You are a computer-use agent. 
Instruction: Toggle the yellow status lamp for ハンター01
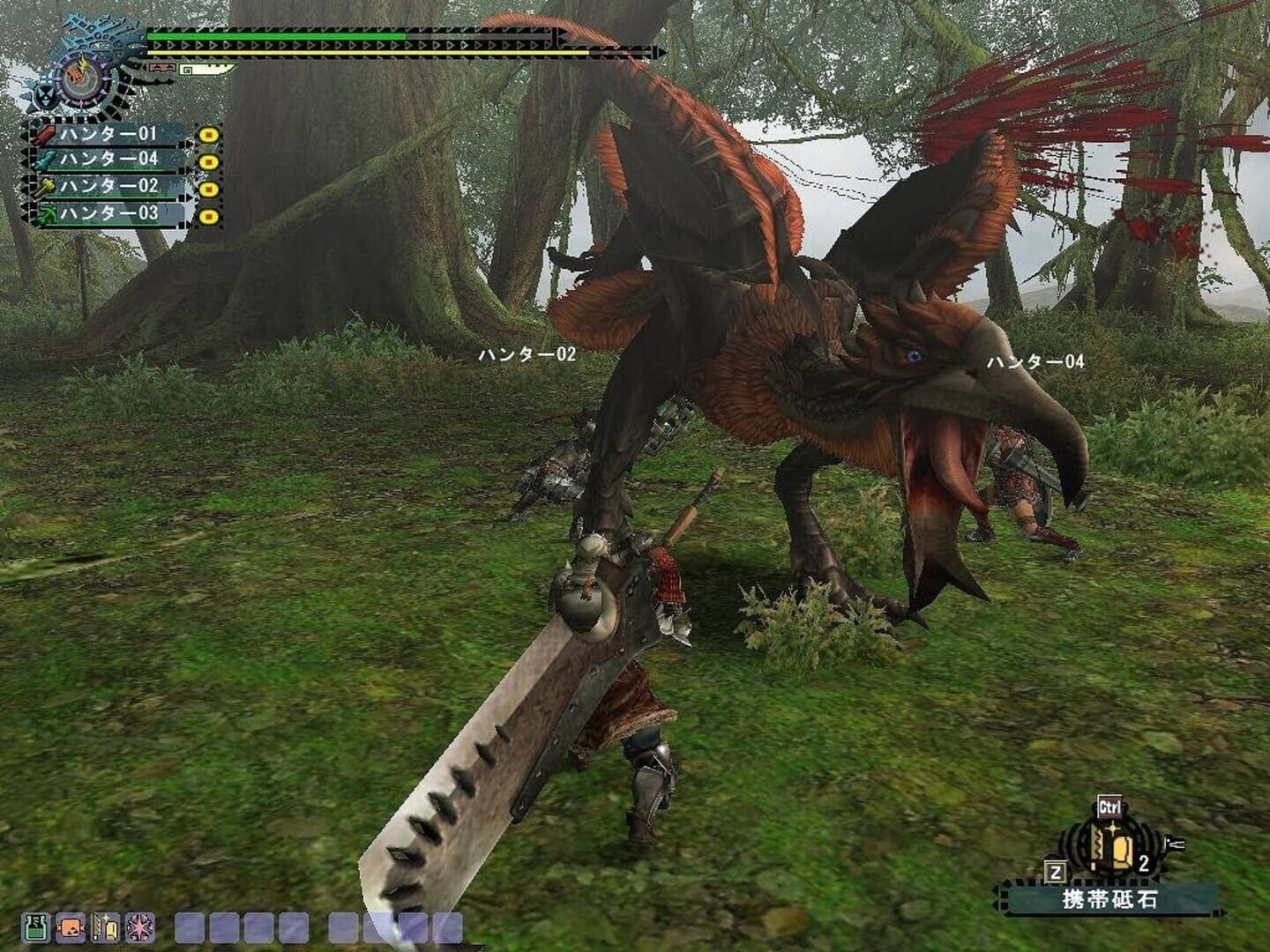(x=209, y=134)
